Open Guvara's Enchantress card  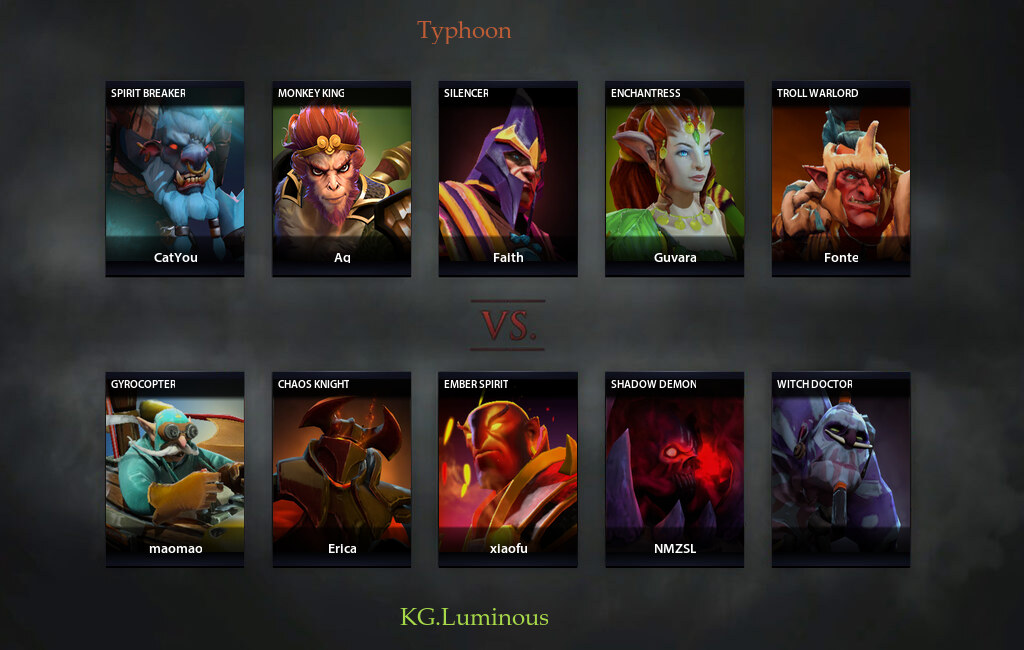point(674,178)
